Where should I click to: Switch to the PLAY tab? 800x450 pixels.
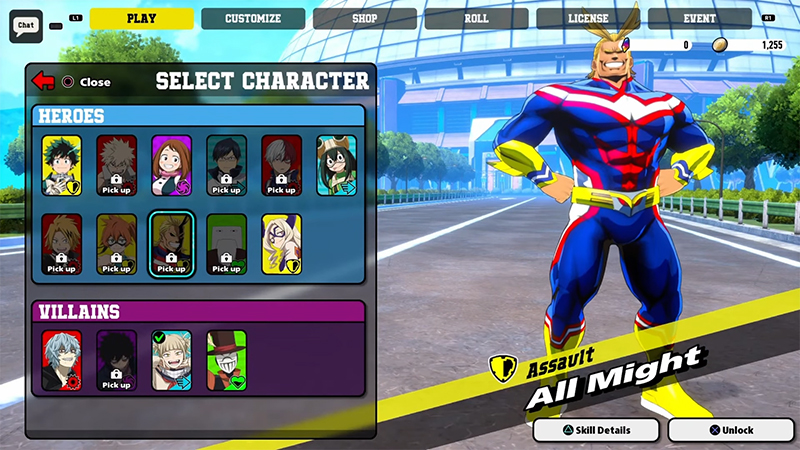(141, 18)
